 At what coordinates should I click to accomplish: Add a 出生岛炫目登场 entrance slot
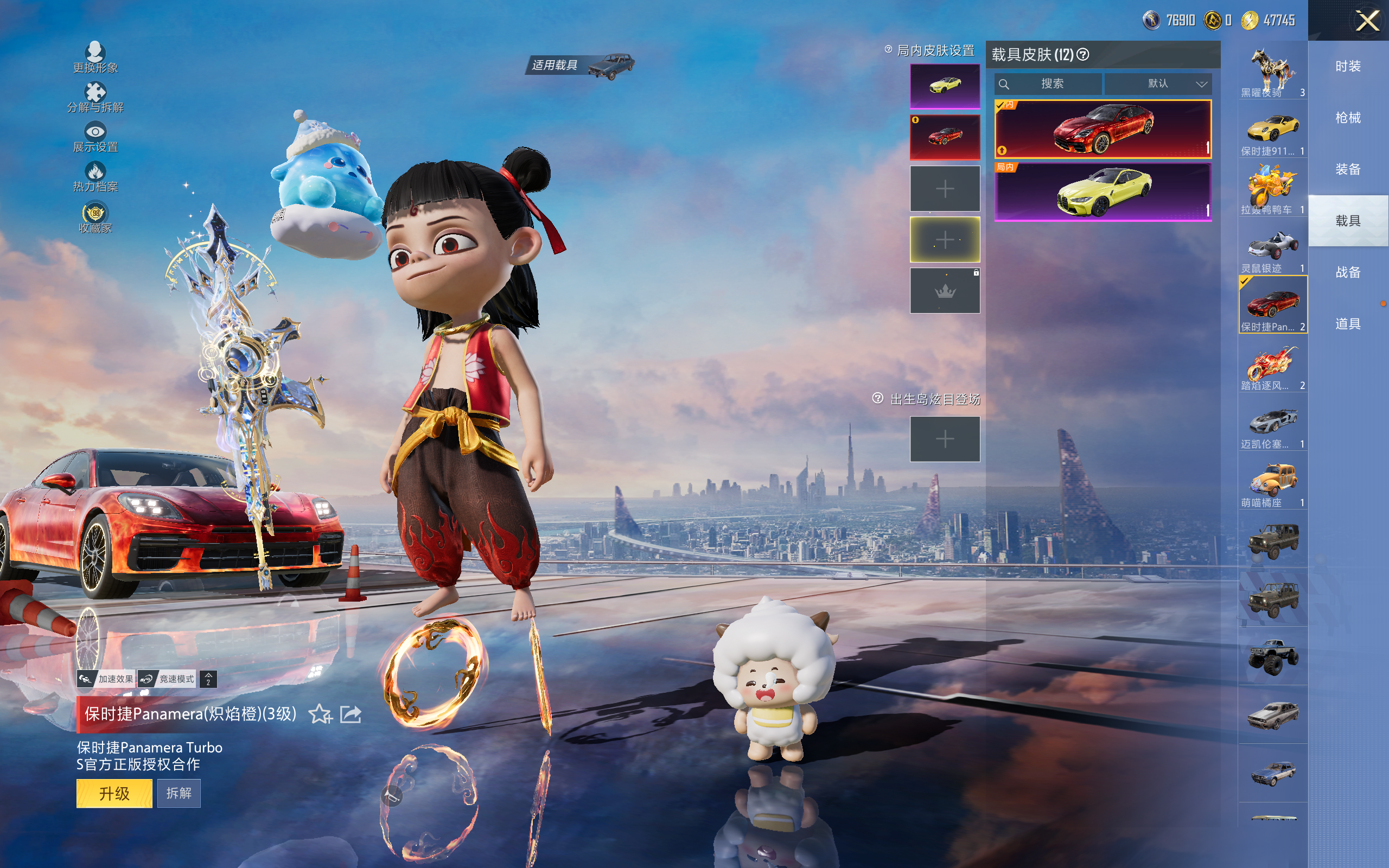(945, 439)
